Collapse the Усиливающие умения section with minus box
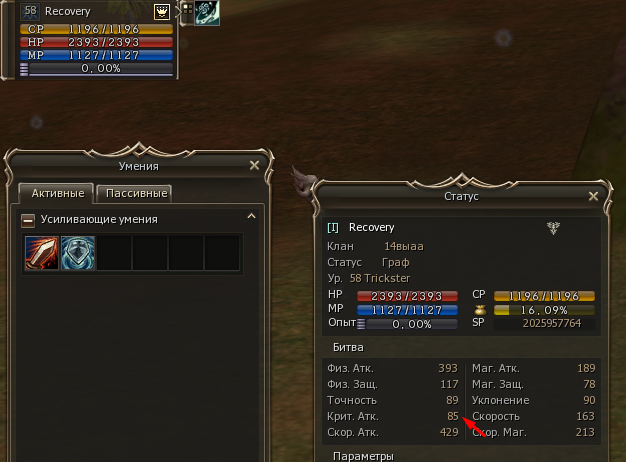 pyautogui.click(x=28, y=219)
